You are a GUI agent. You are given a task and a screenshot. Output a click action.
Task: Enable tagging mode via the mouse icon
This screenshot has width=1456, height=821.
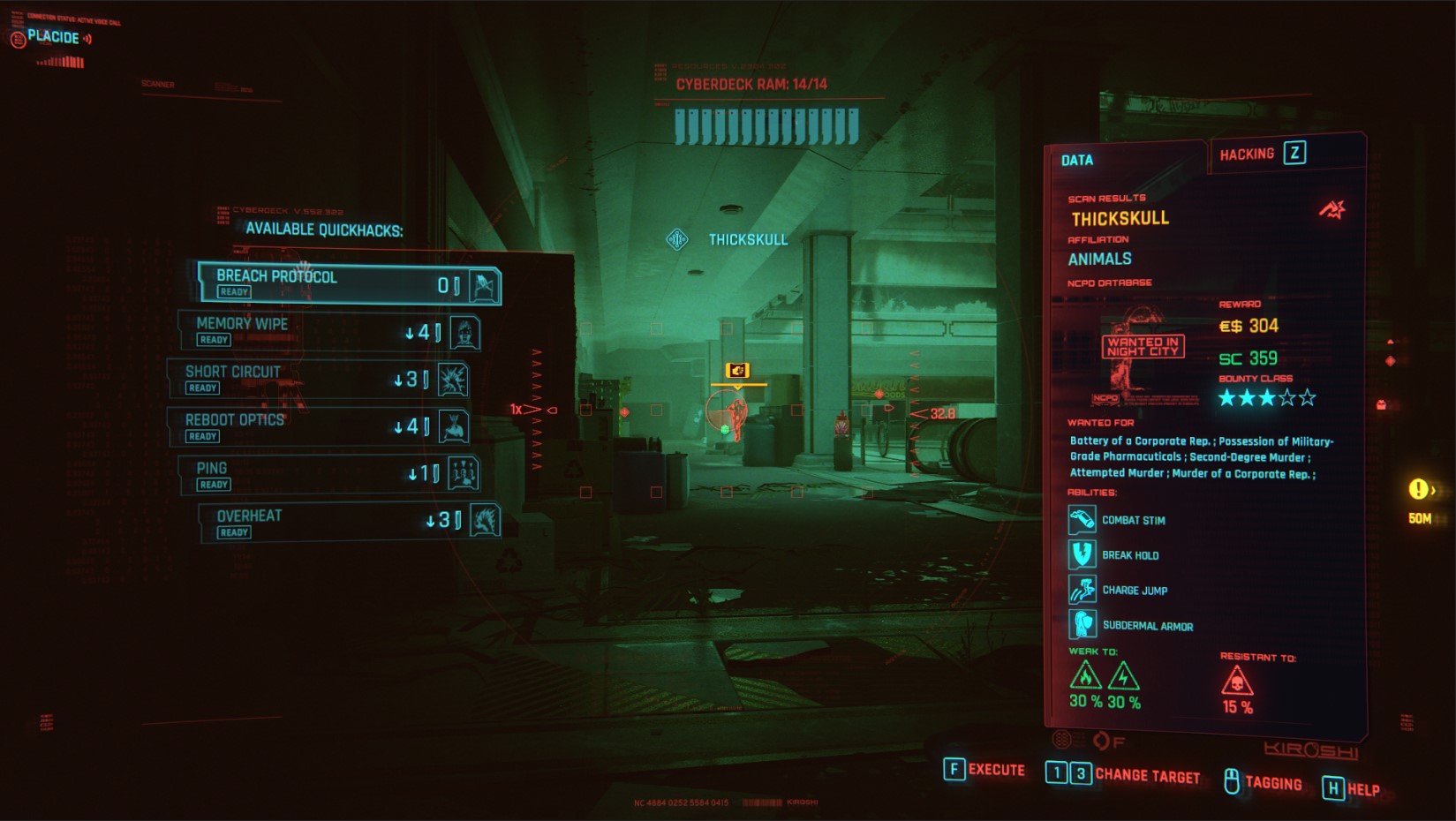(1231, 781)
